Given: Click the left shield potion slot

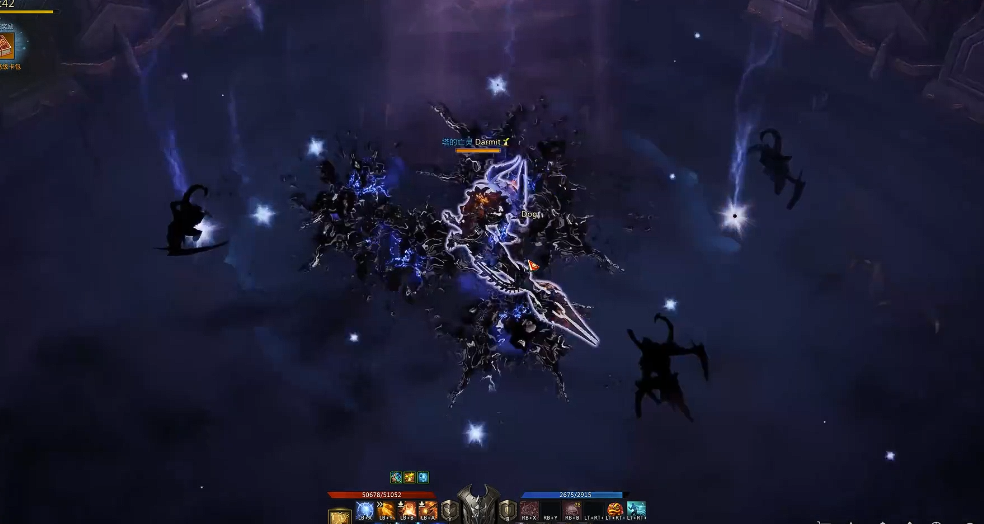Looking at the screenshot, I should click(x=451, y=511).
